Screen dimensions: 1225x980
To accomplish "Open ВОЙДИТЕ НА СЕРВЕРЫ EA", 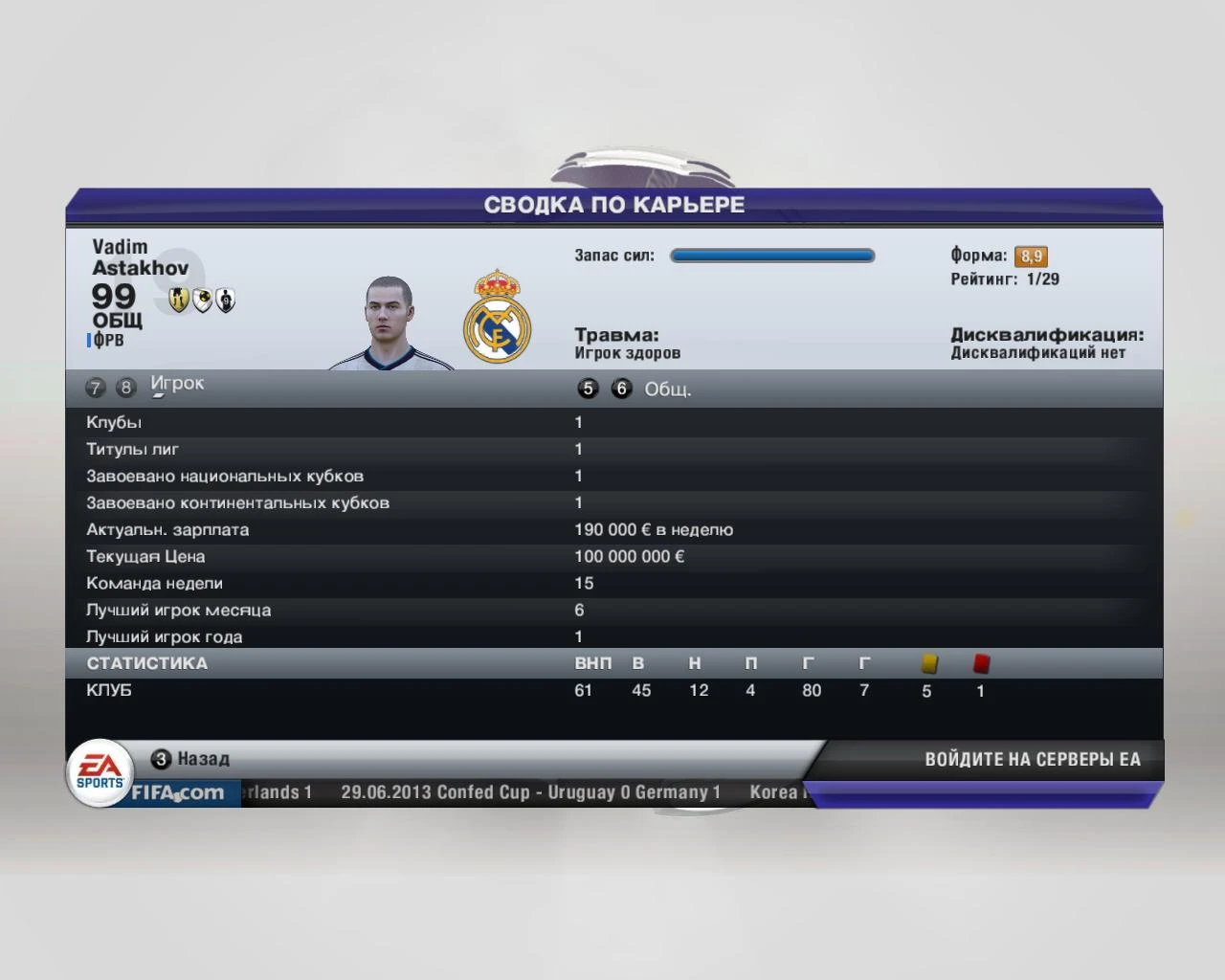I will [1032, 759].
